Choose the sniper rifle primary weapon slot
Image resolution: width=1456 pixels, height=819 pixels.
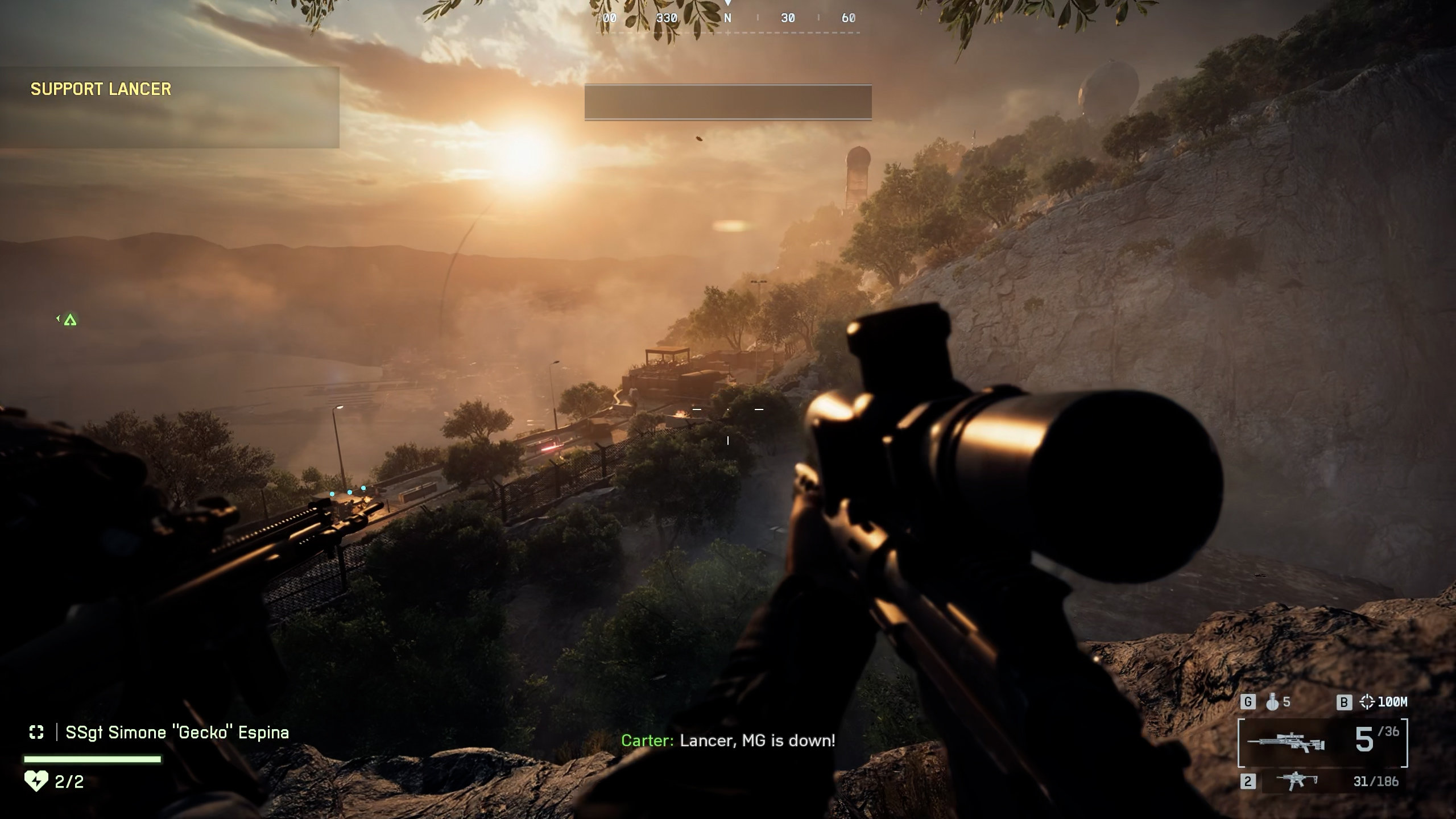click(1322, 743)
